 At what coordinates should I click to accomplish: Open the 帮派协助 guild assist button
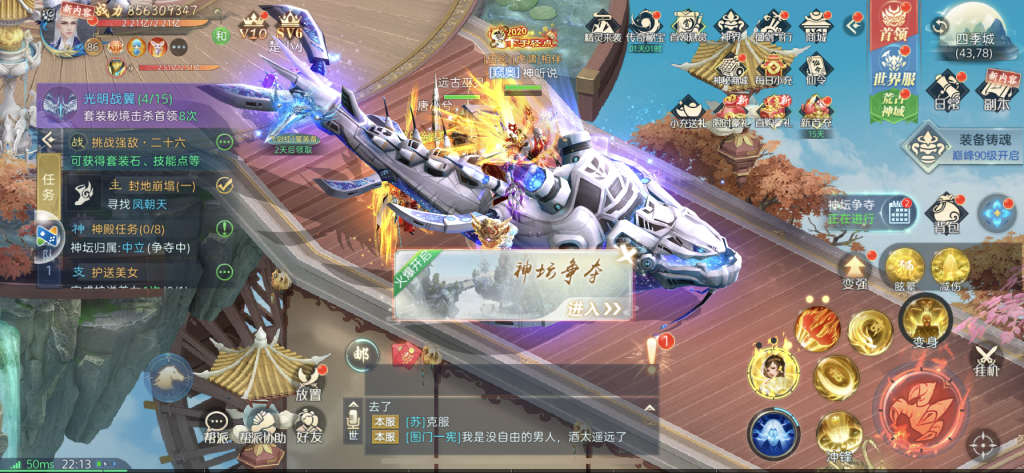259,427
